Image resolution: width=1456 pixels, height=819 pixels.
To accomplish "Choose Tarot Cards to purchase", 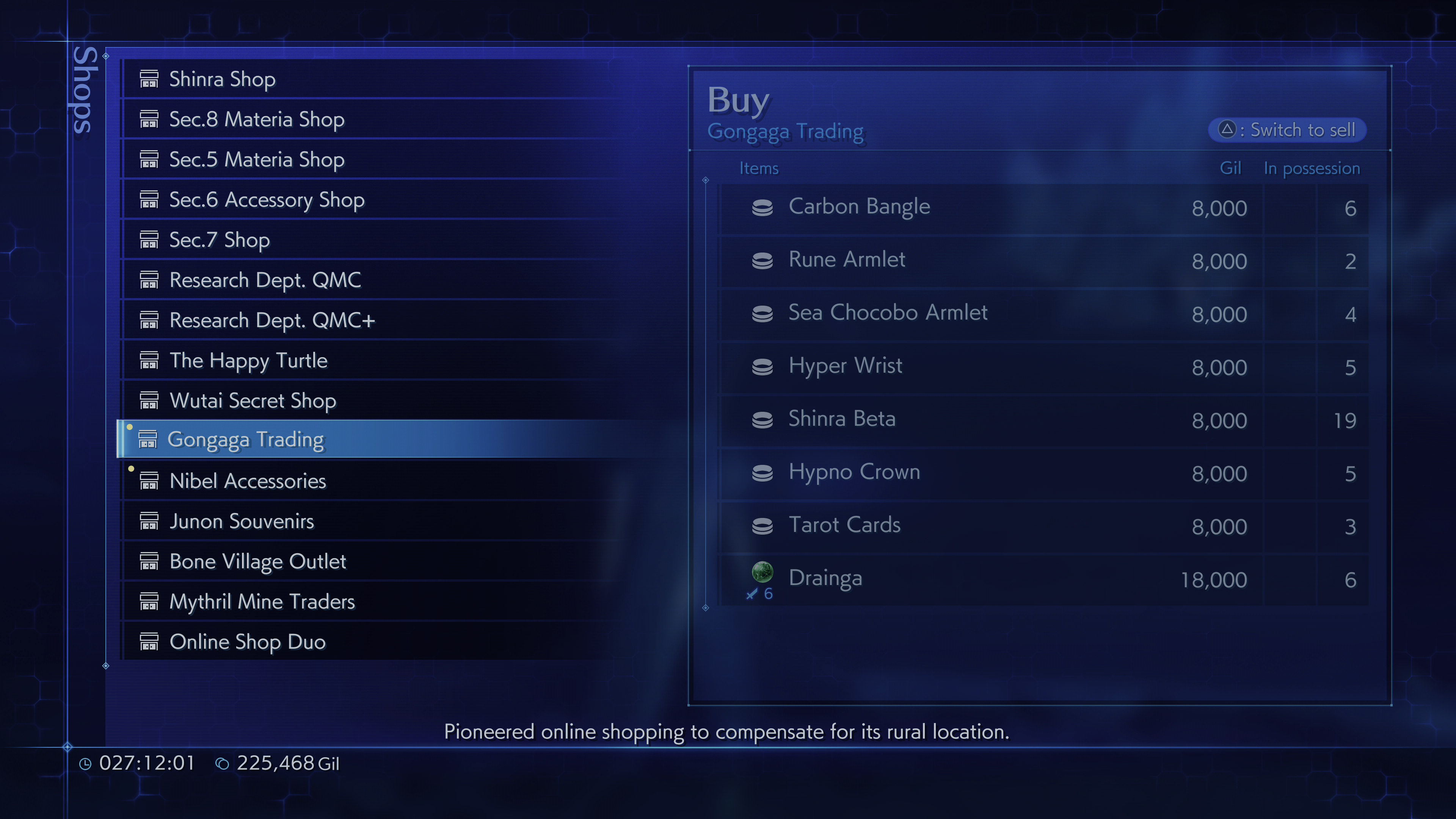I will pos(844,526).
